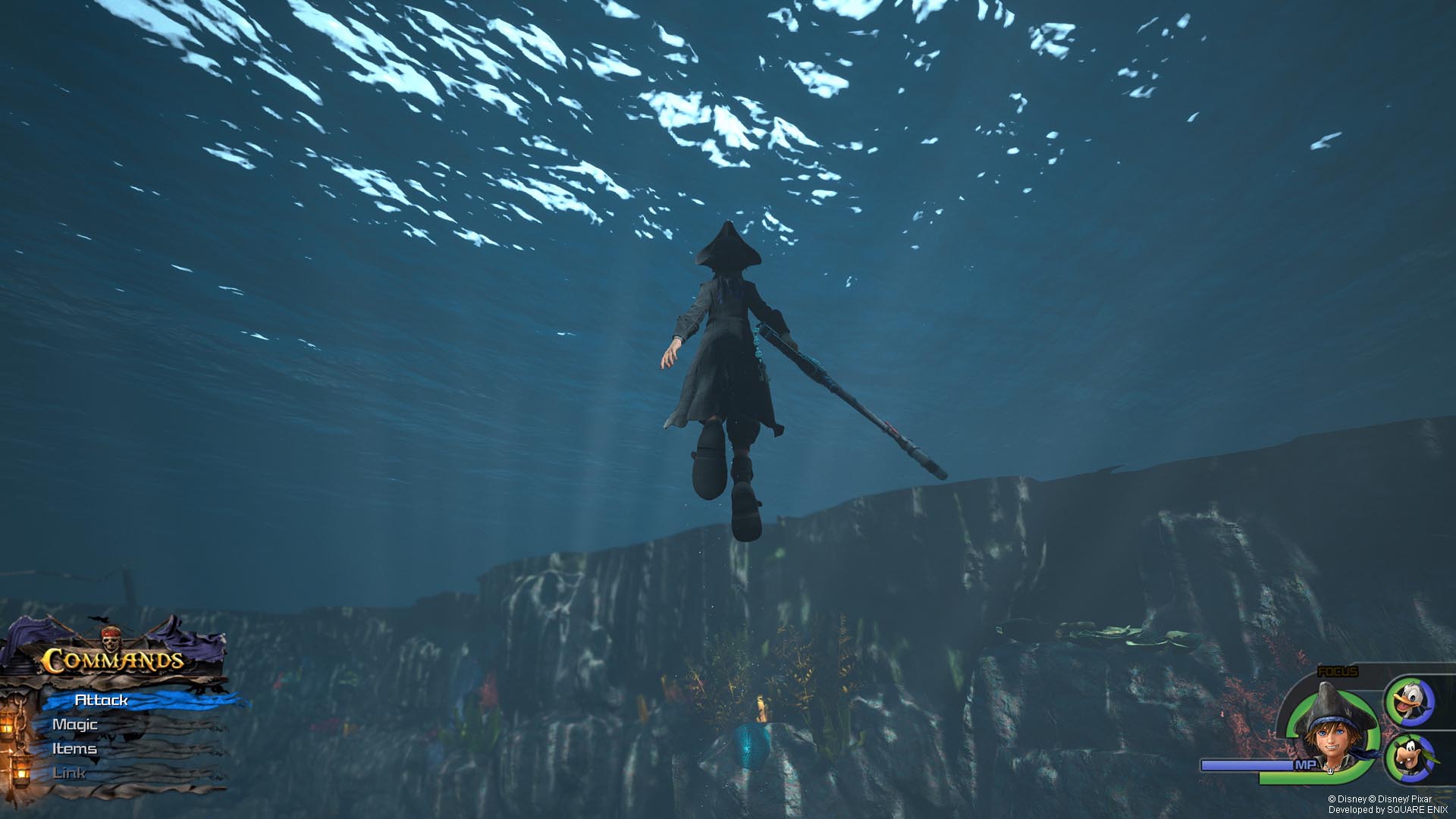This screenshot has height=819, width=1456.
Task: Select Sora's character portrait icon
Action: 1331,738
